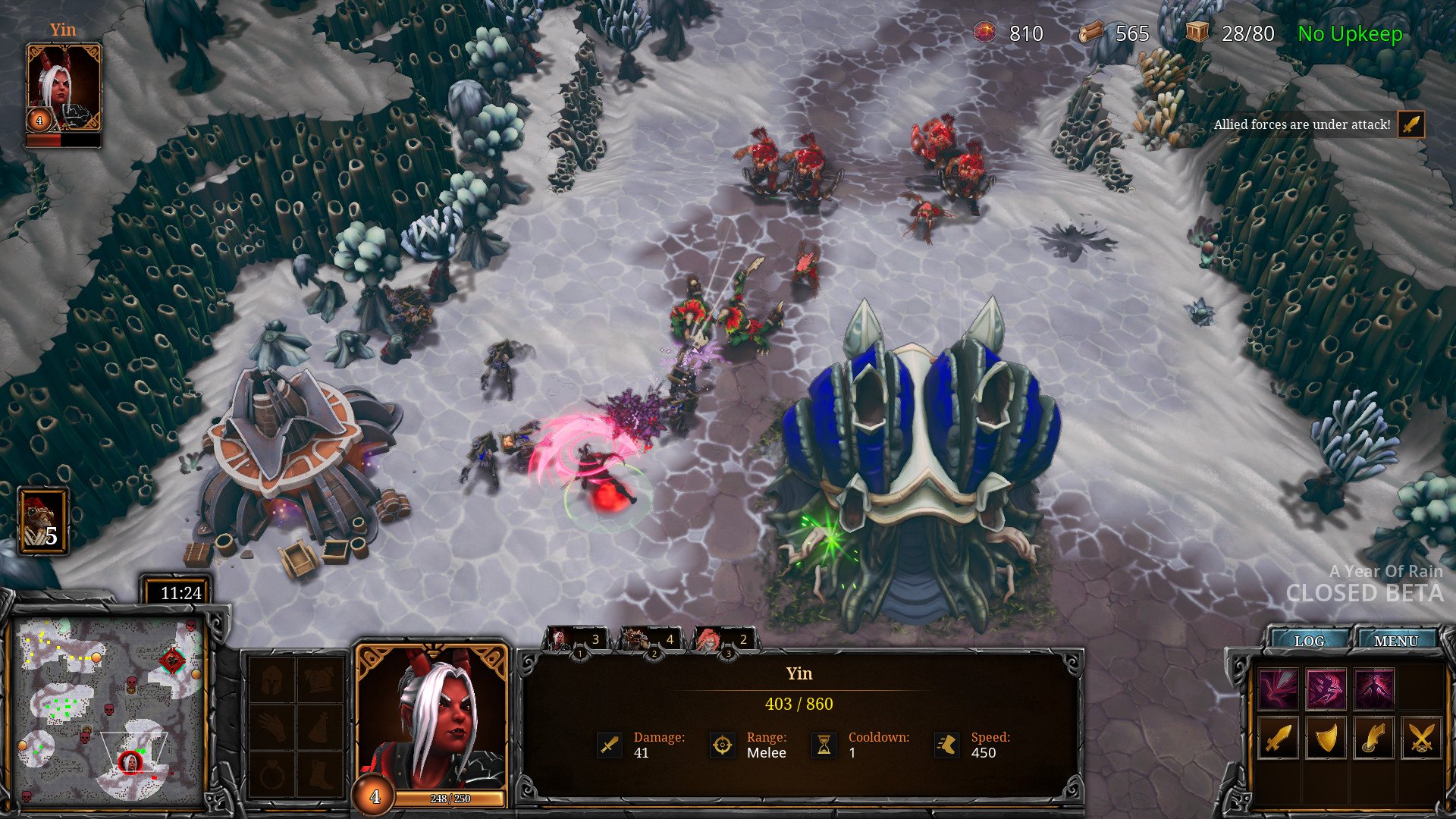Click the red diamond enemy base minimap marker
This screenshot has height=819, width=1456.
(172, 661)
